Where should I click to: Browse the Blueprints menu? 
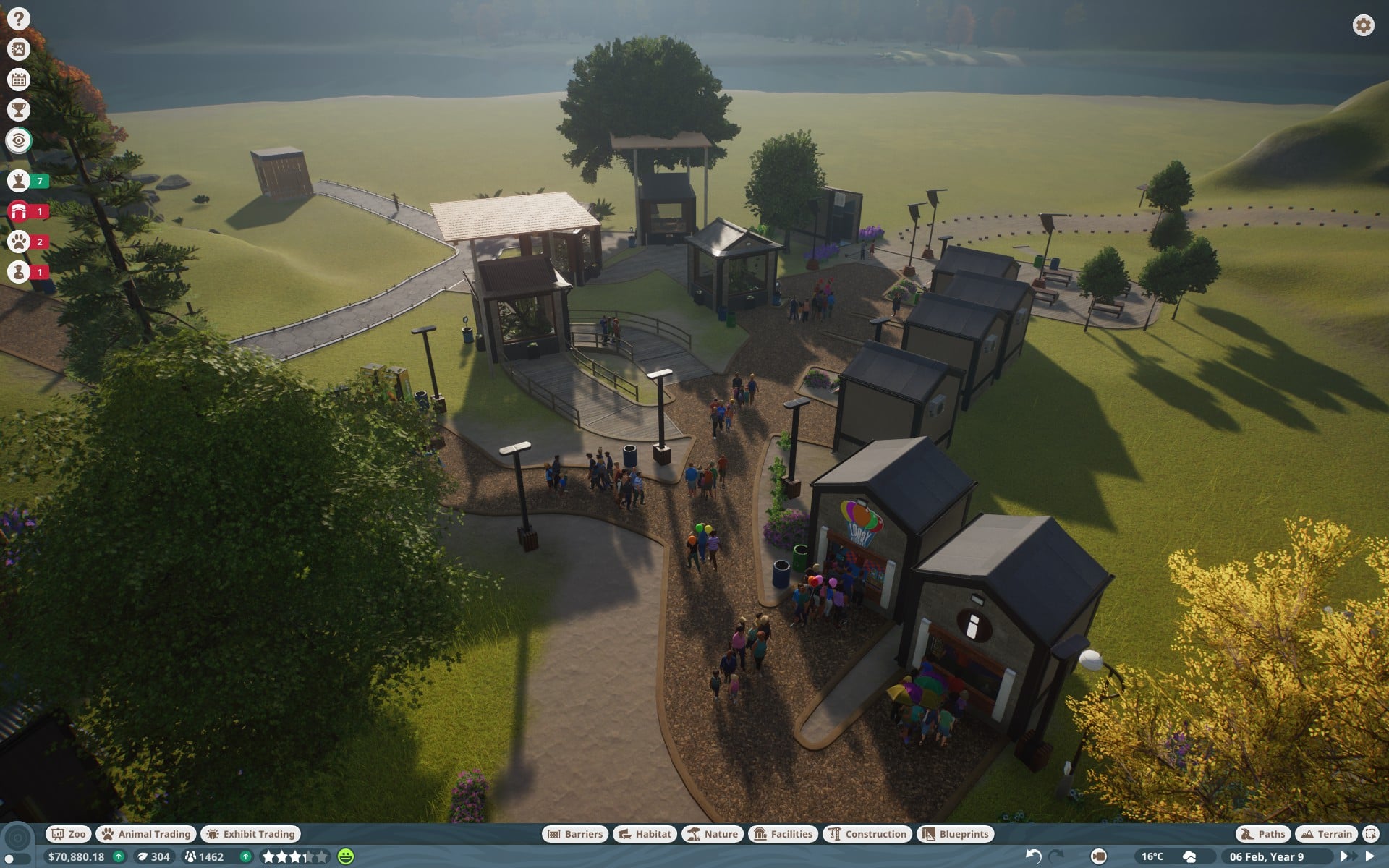[x=956, y=834]
